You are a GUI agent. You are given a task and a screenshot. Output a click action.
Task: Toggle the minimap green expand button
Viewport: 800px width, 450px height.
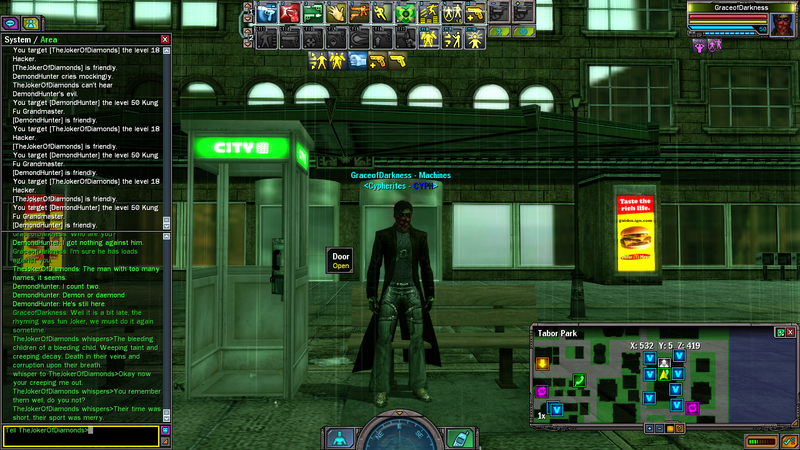coord(779,332)
